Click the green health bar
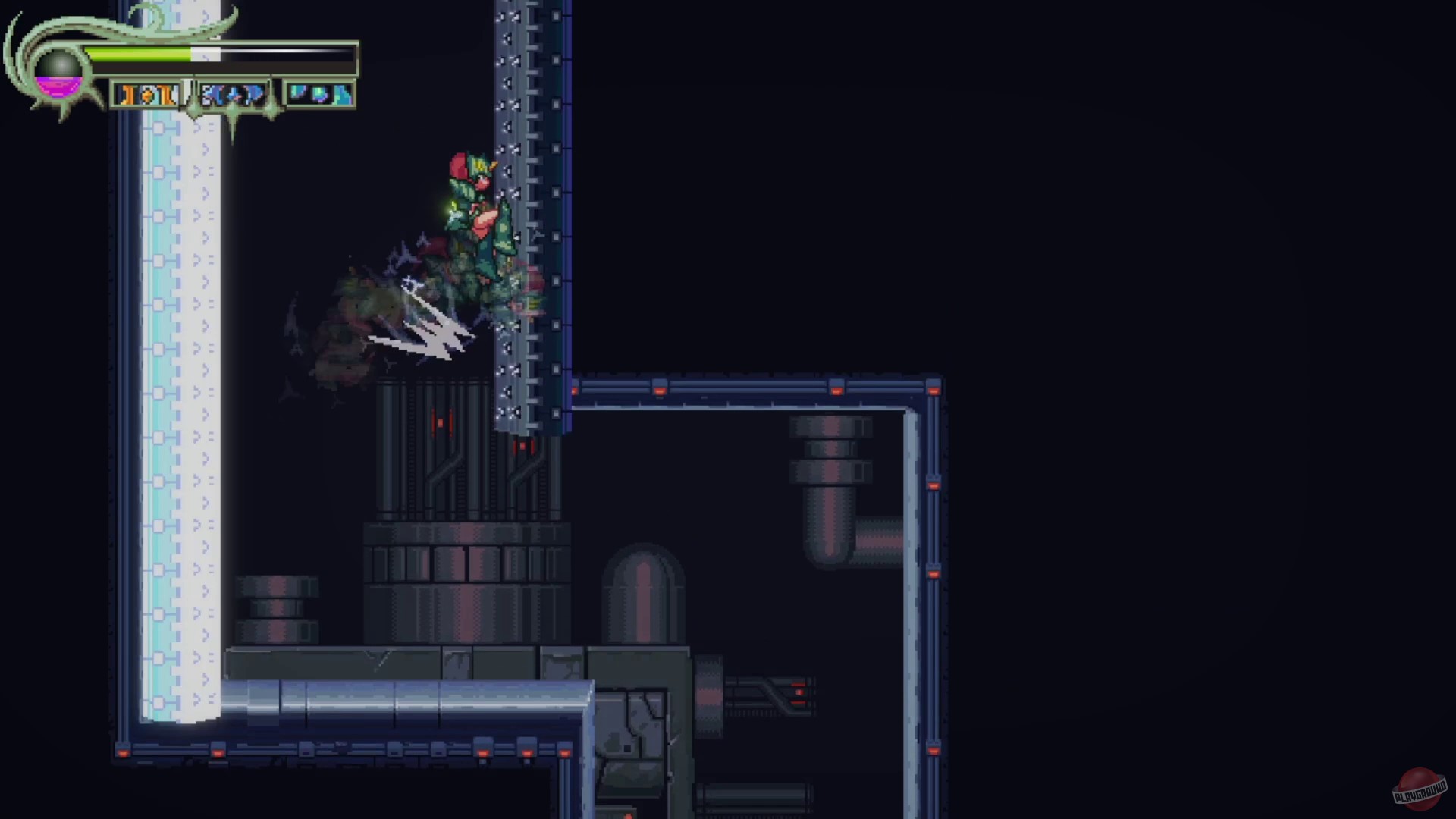 coord(136,52)
